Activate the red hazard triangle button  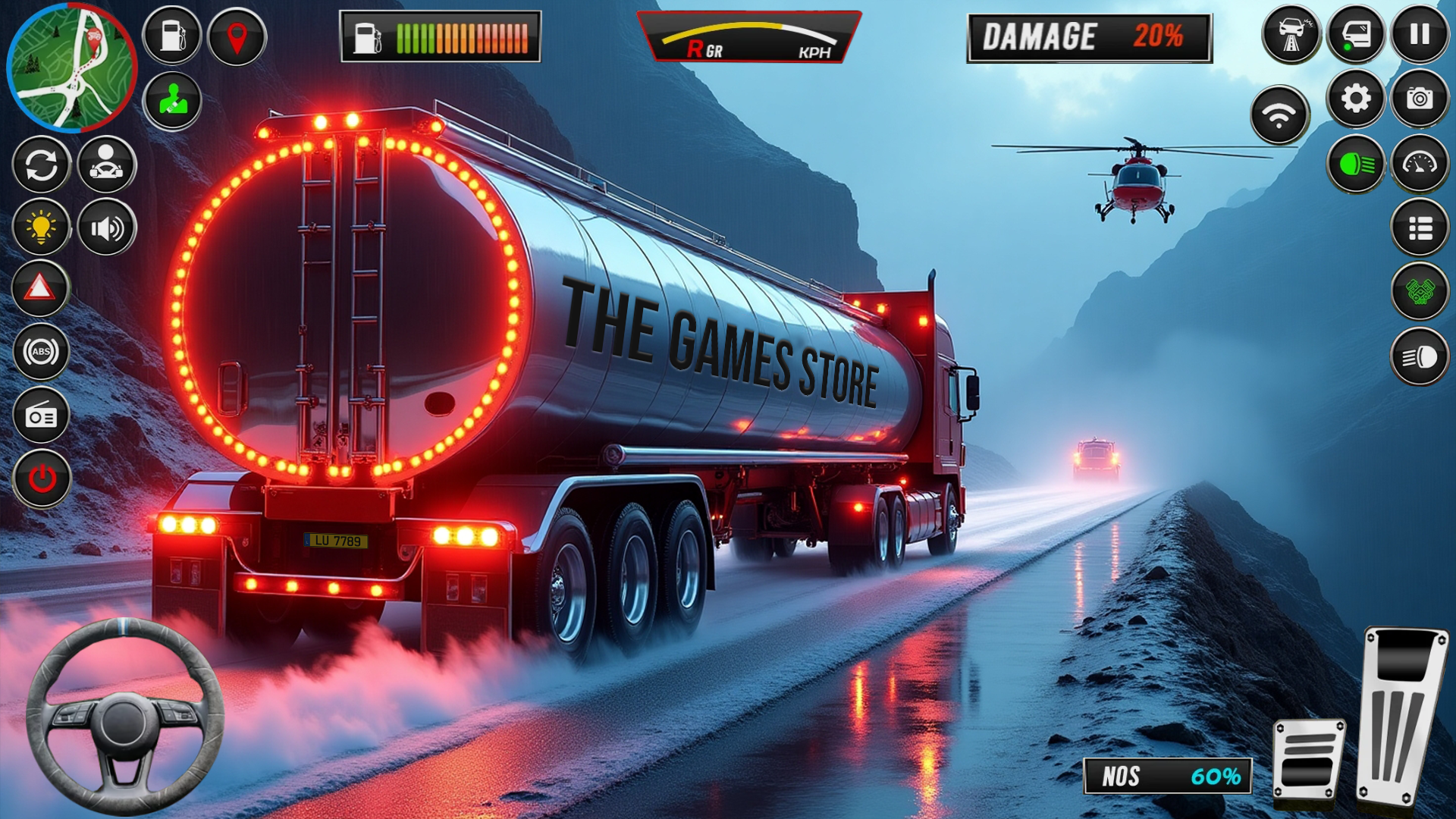pyautogui.click(x=40, y=289)
